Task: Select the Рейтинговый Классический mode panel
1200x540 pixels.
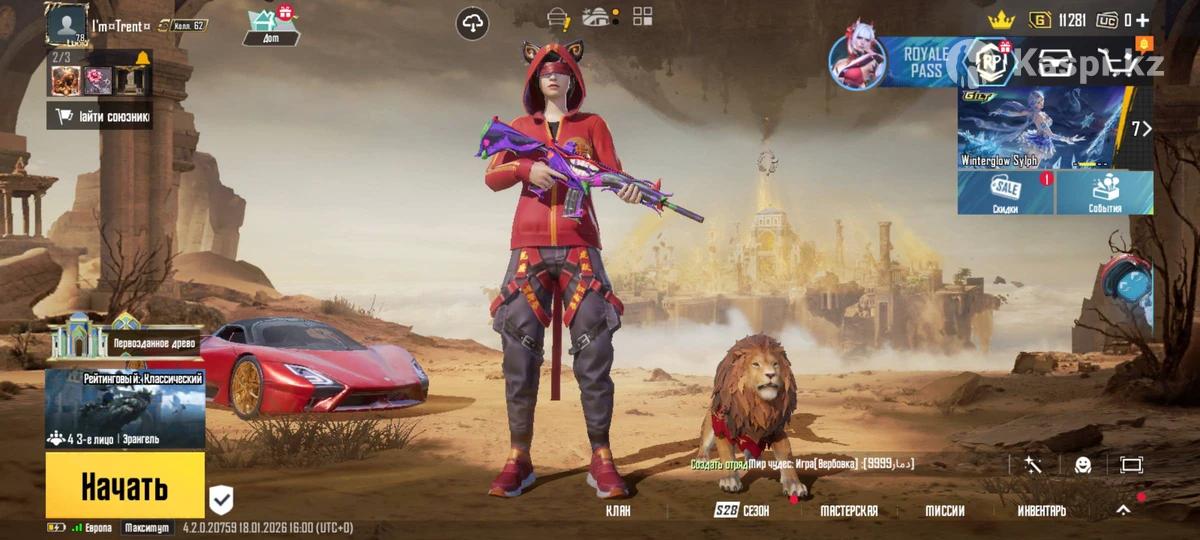Action: tap(125, 409)
